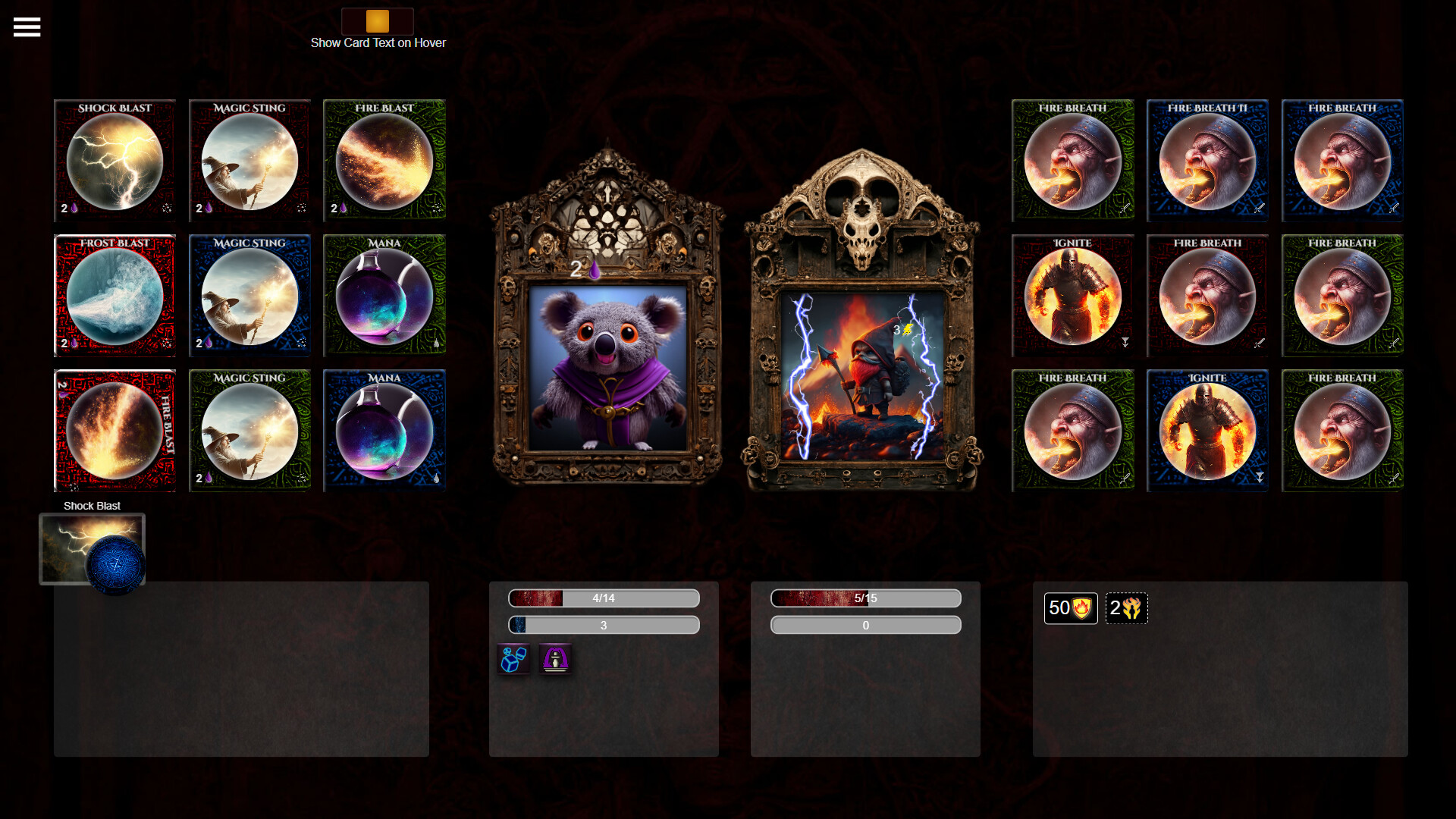Select the purple portal icon next to the dice
1456x819 pixels.
tap(555, 659)
